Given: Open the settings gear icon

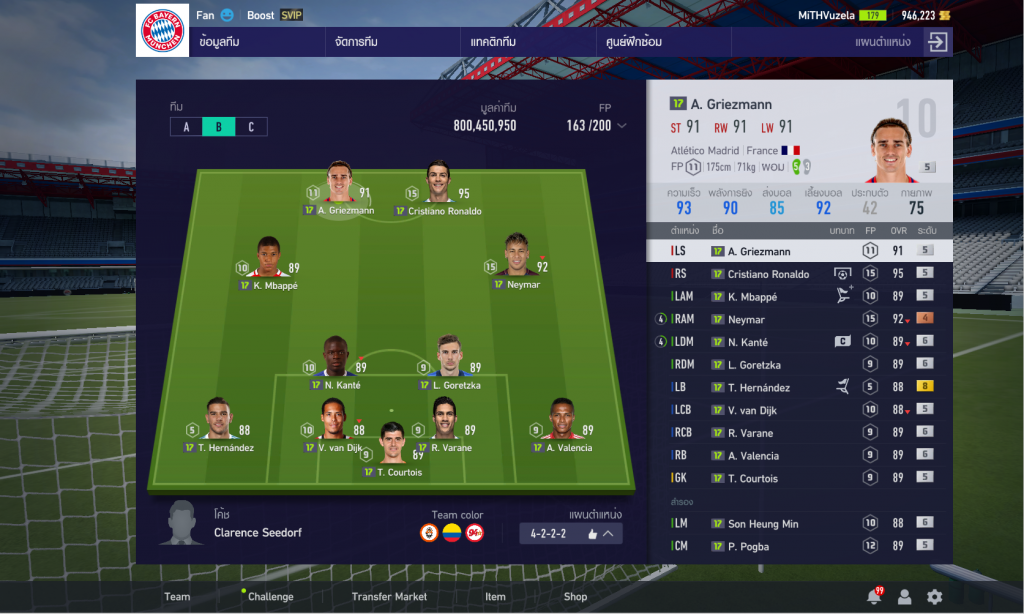Looking at the screenshot, I should click(x=934, y=597).
